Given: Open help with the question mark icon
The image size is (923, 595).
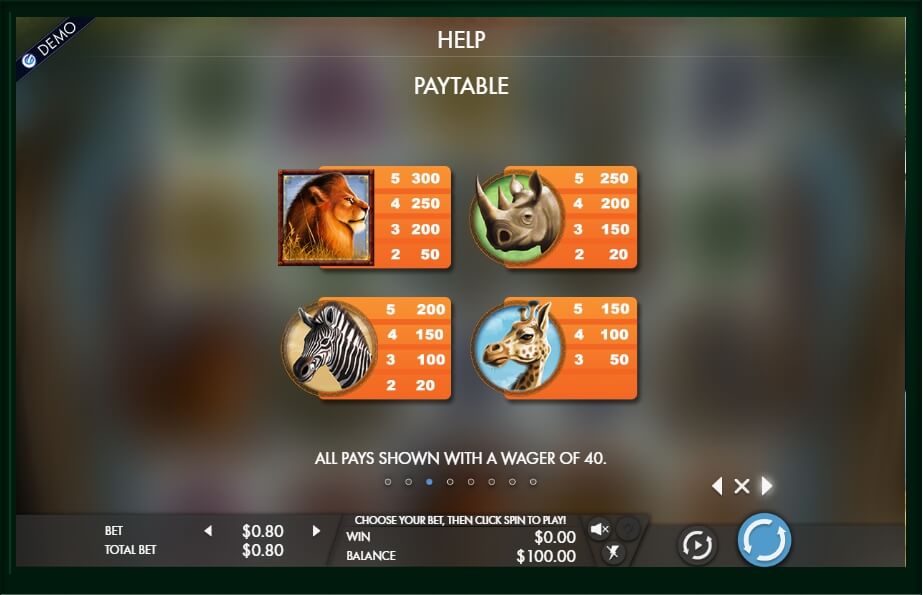Looking at the screenshot, I should pyautogui.click(x=627, y=529).
